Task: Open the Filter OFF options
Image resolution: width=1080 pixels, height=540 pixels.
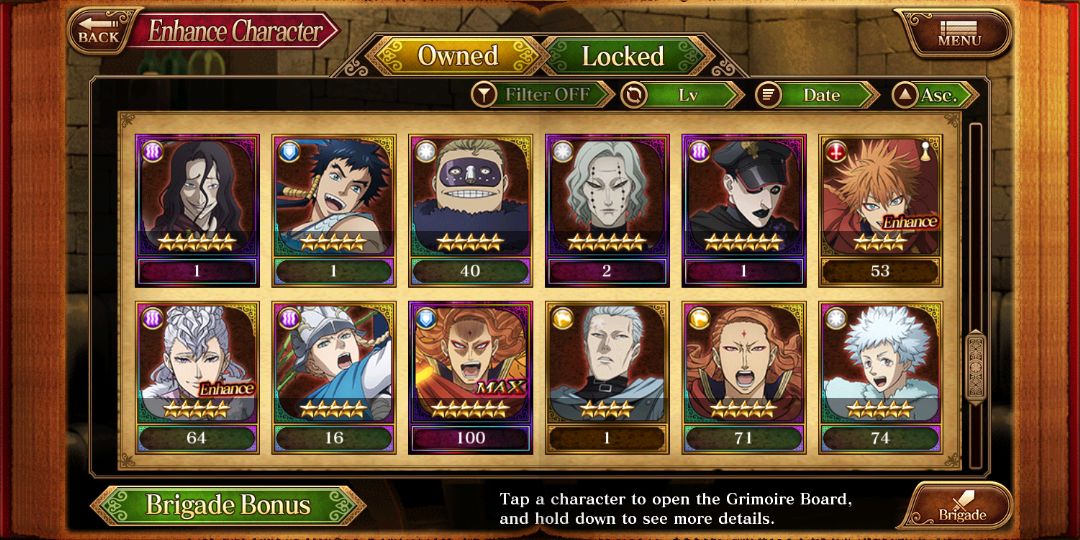Action: (544, 95)
